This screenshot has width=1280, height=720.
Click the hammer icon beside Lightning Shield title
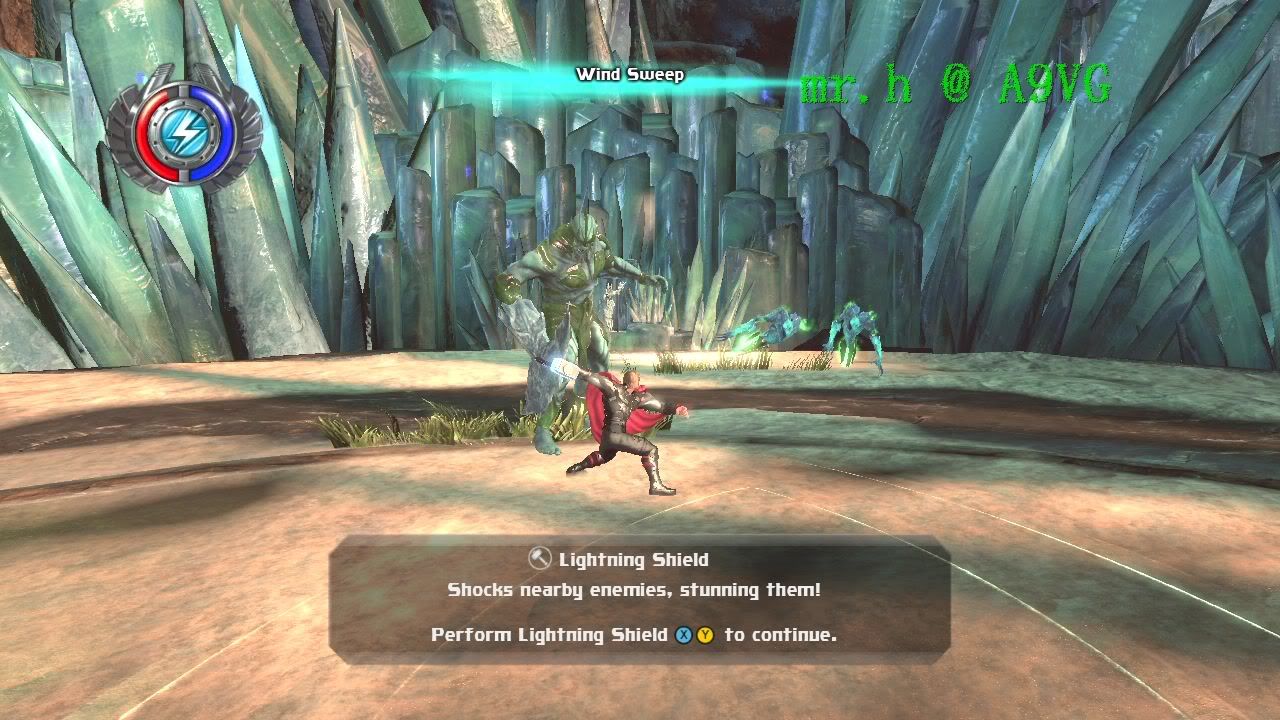pyautogui.click(x=540, y=560)
